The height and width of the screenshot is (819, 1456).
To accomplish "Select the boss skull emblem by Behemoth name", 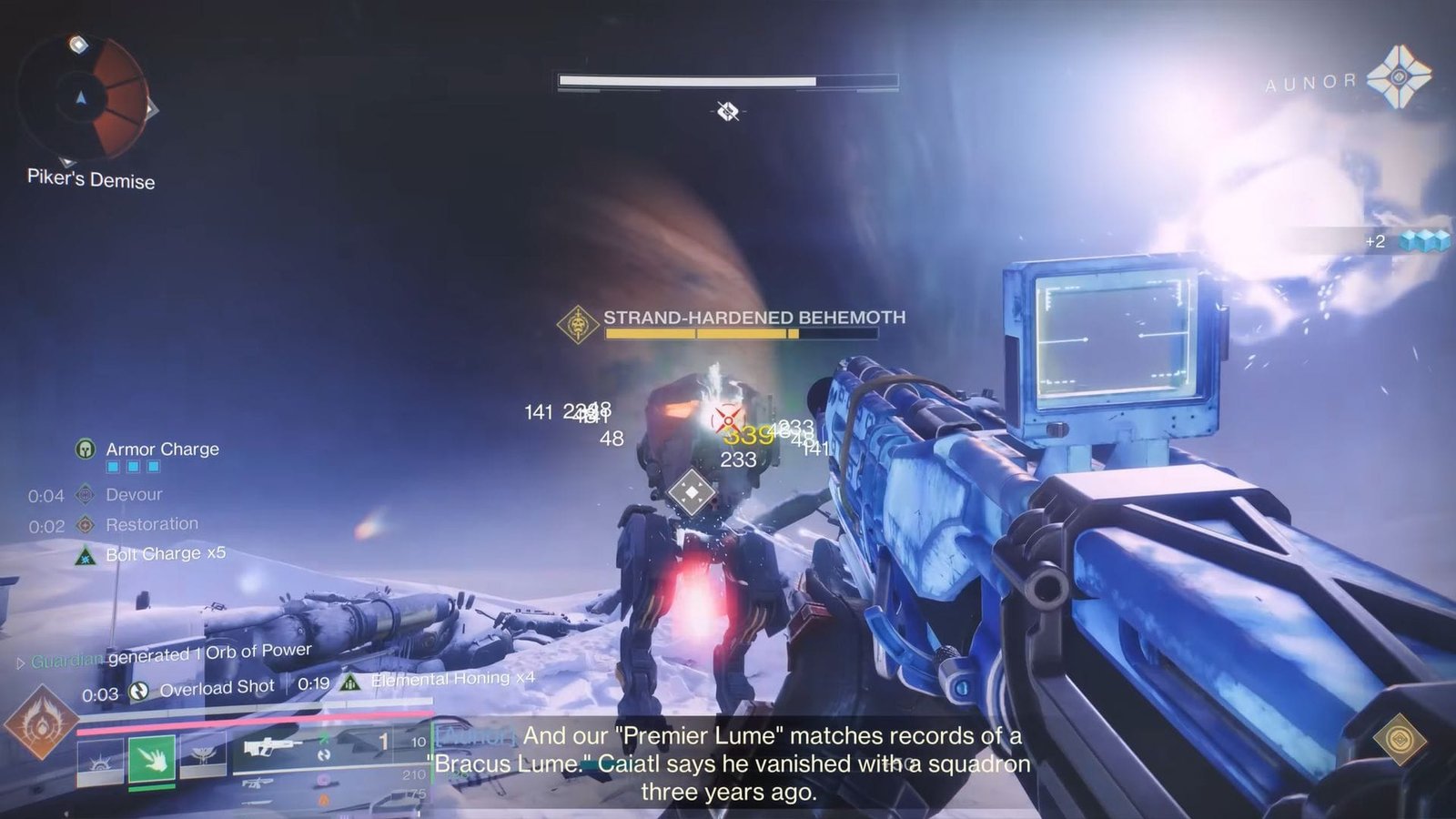I will click(577, 325).
